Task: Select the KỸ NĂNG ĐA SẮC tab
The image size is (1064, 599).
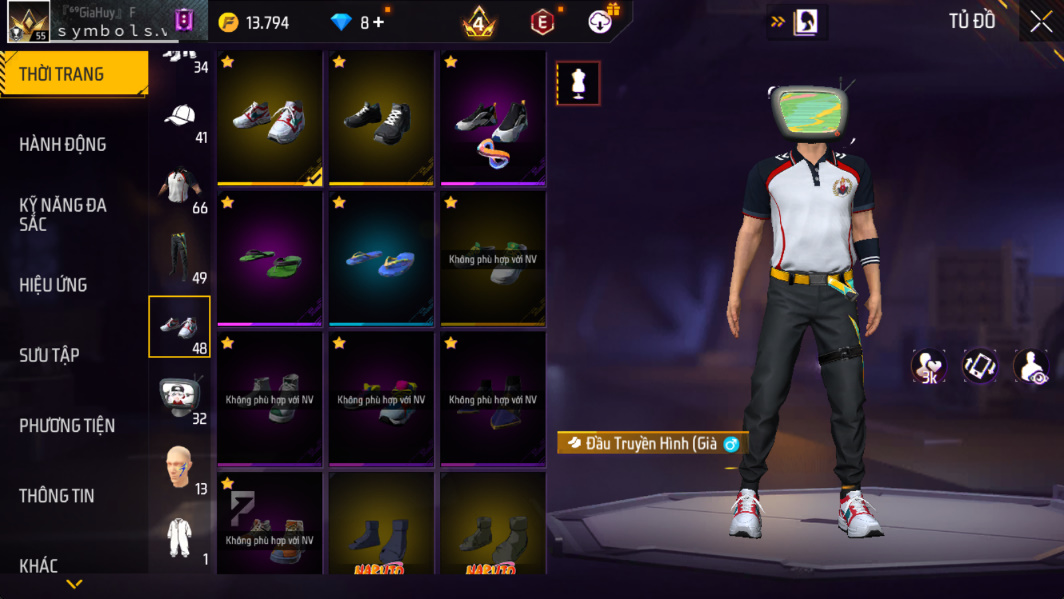Action: [x=63, y=214]
